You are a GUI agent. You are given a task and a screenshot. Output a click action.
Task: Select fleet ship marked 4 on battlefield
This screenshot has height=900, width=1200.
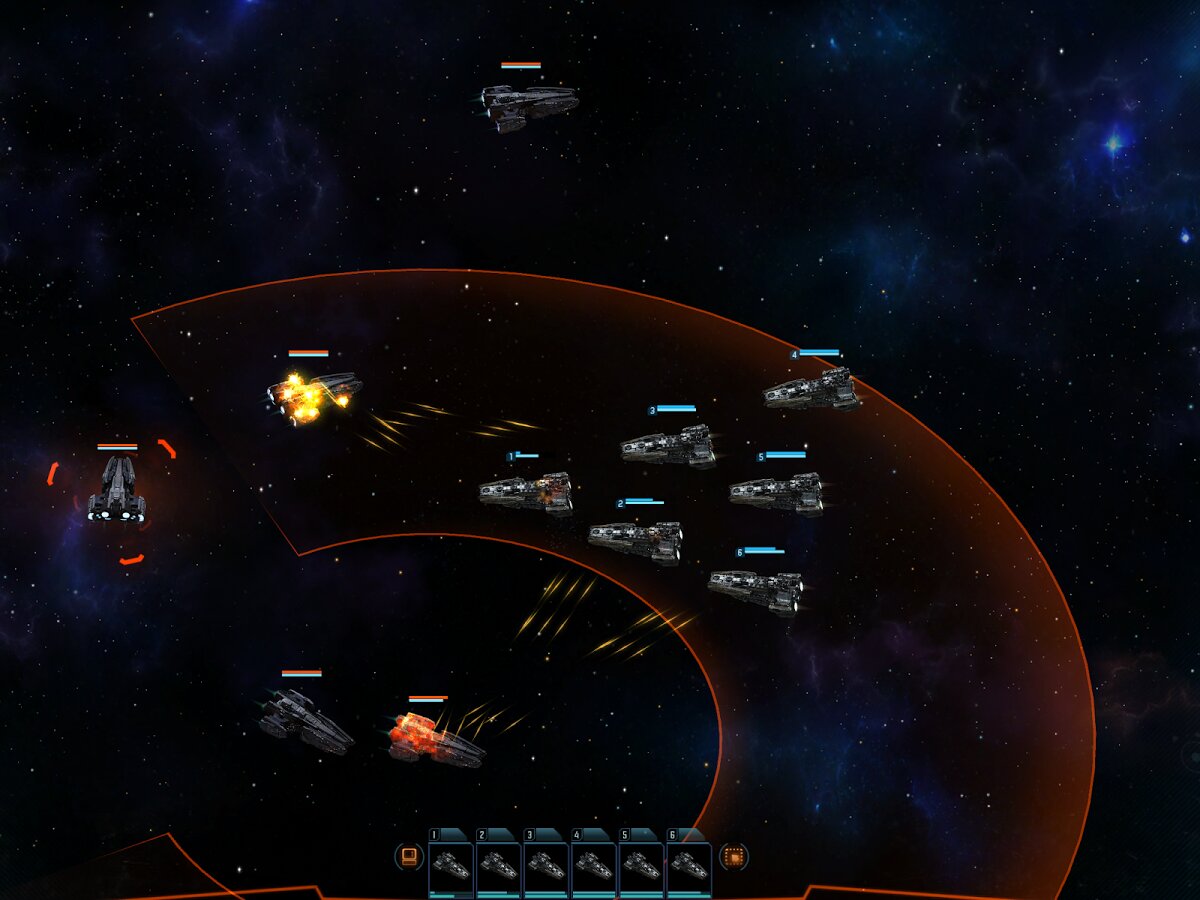pos(812,390)
